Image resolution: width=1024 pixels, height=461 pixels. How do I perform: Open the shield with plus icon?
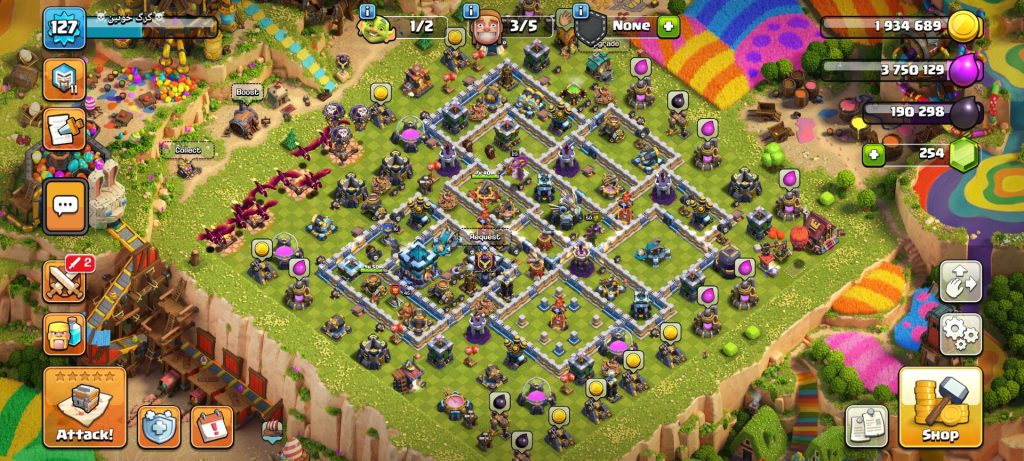(159, 426)
